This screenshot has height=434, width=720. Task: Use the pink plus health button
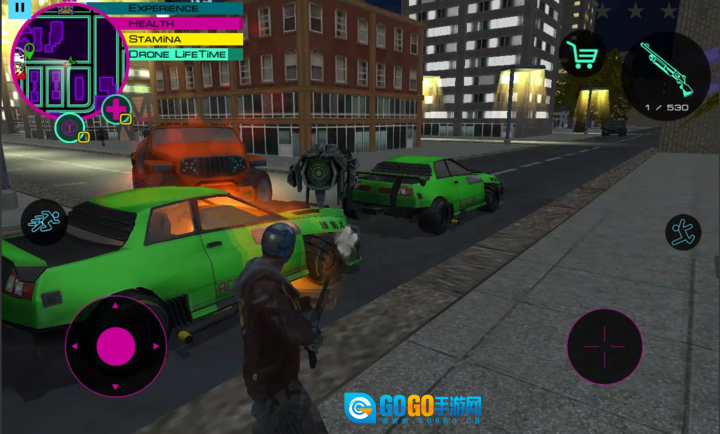[117, 108]
